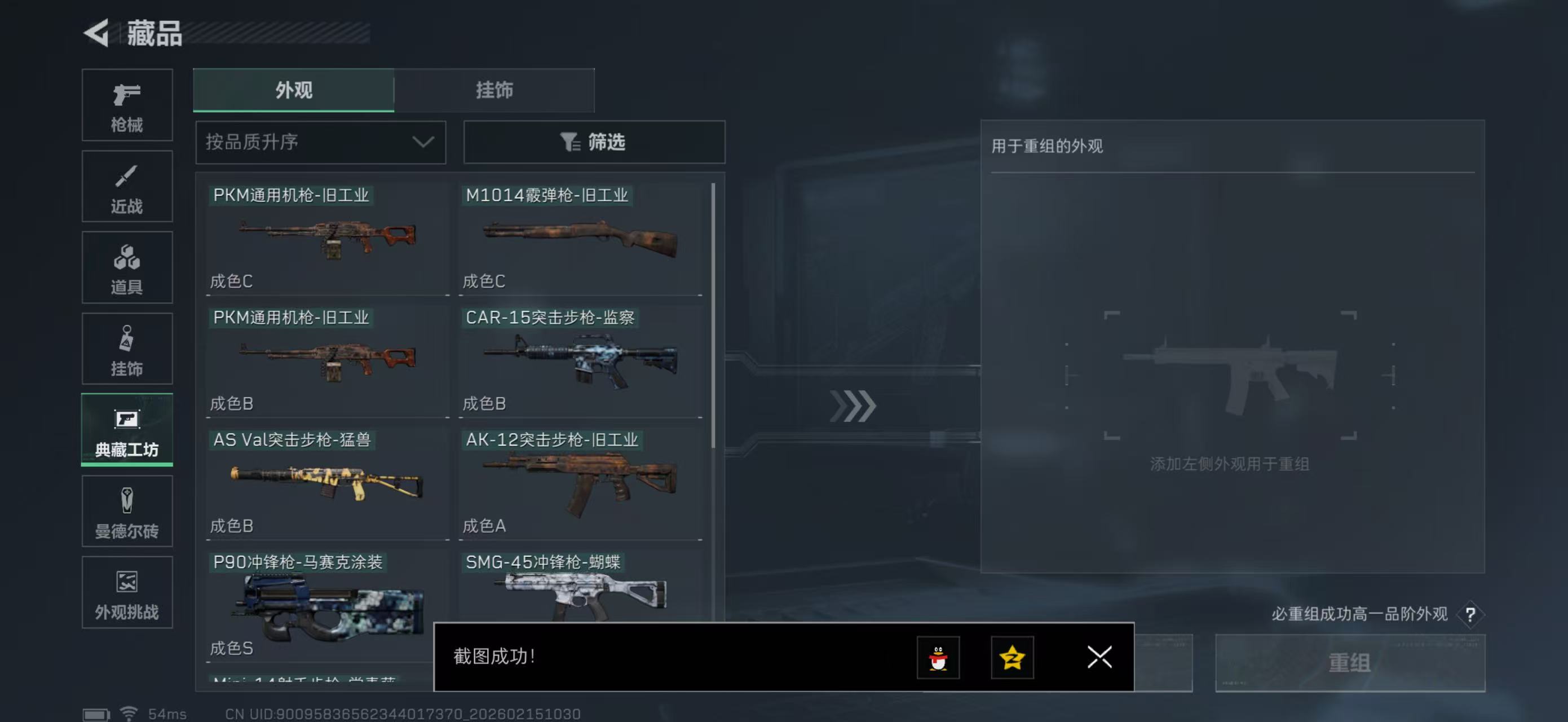This screenshot has height=722, width=1568.
Task: Select the 近战 melee category
Action: click(x=127, y=186)
